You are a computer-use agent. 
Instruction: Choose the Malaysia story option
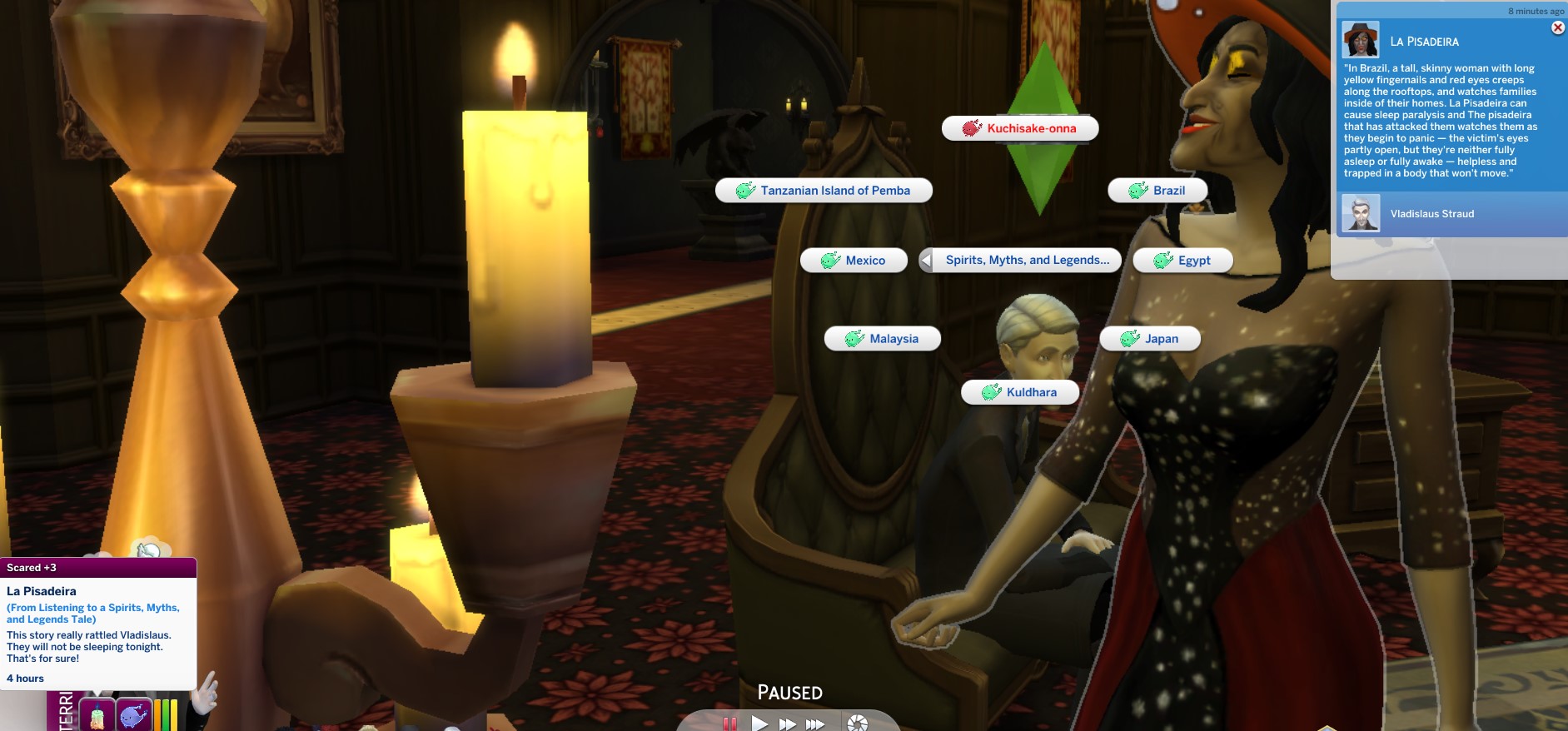[881, 338]
